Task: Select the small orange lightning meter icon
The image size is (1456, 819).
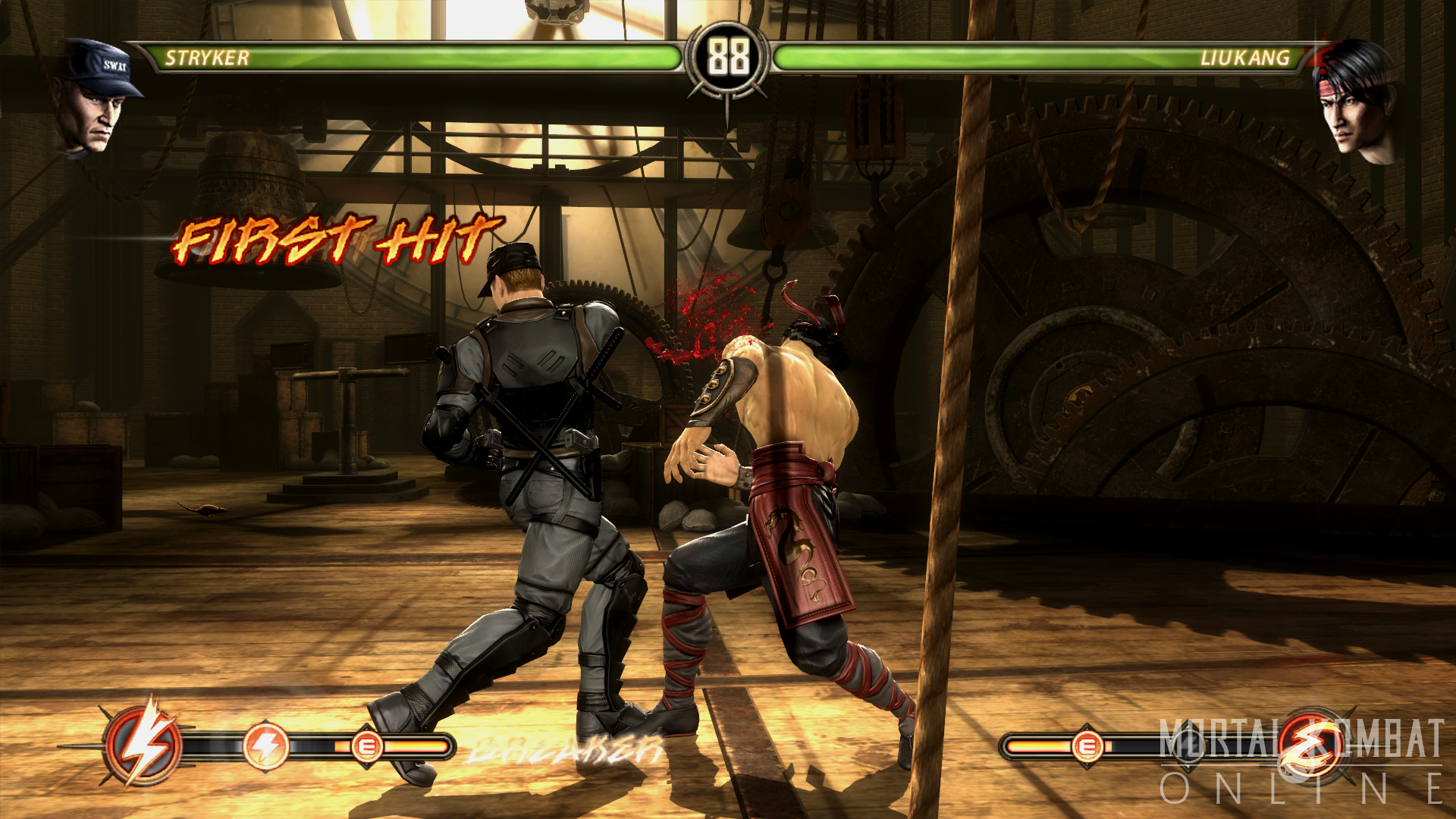Action: pyautogui.click(x=266, y=746)
